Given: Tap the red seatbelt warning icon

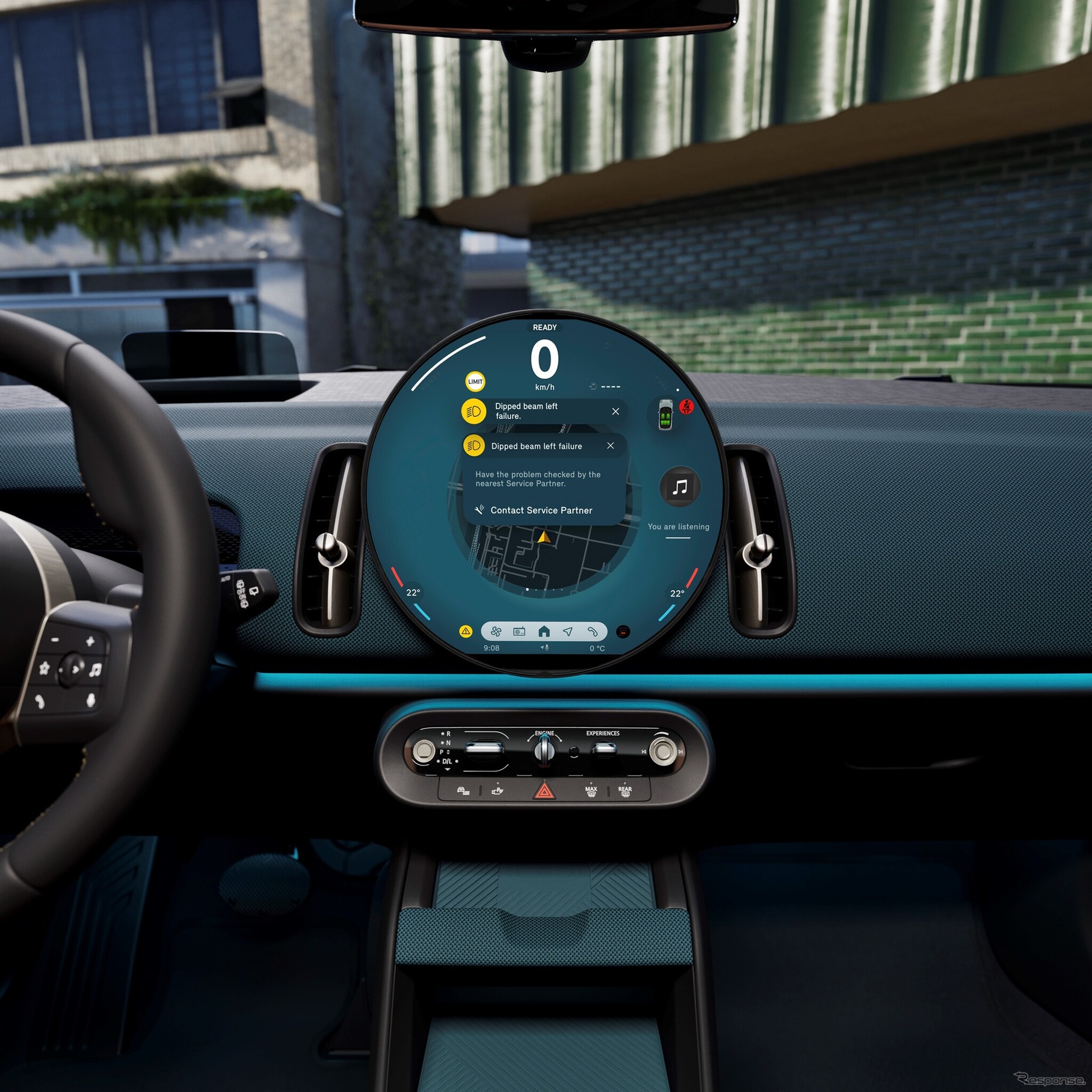Looking at the screenshot, I should (686, 407).
